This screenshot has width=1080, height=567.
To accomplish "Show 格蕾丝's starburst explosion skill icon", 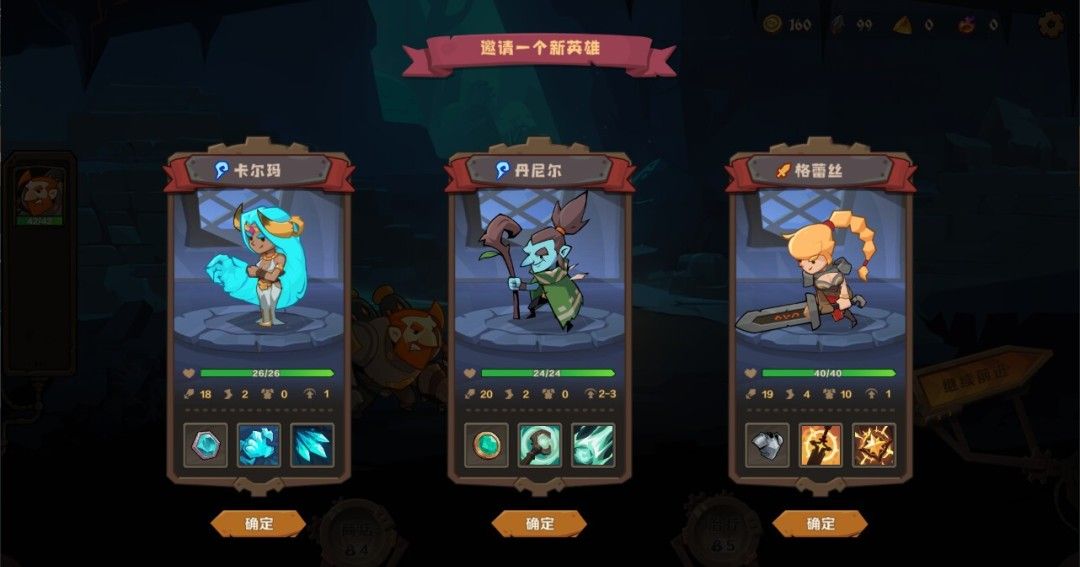I will pos(873,445).
